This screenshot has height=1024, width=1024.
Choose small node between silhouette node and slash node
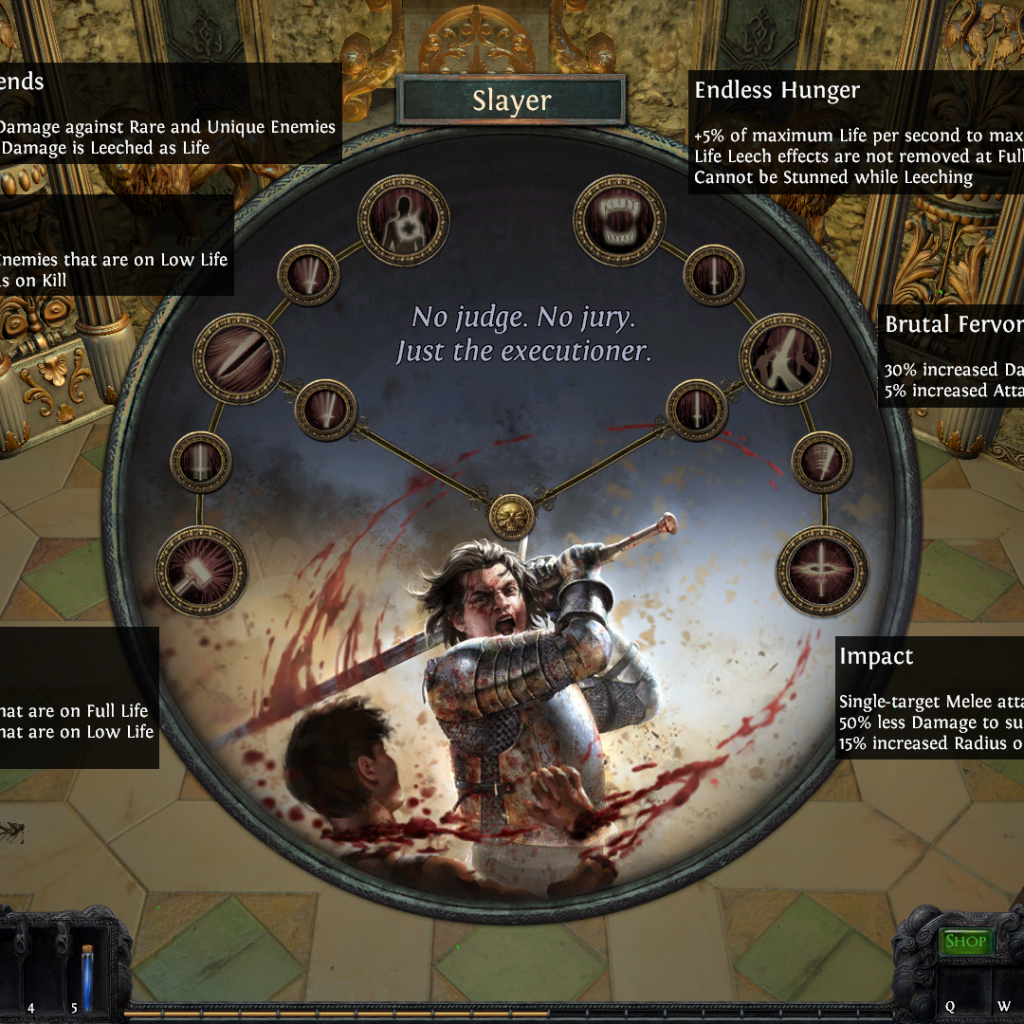[x=308, y=275]
